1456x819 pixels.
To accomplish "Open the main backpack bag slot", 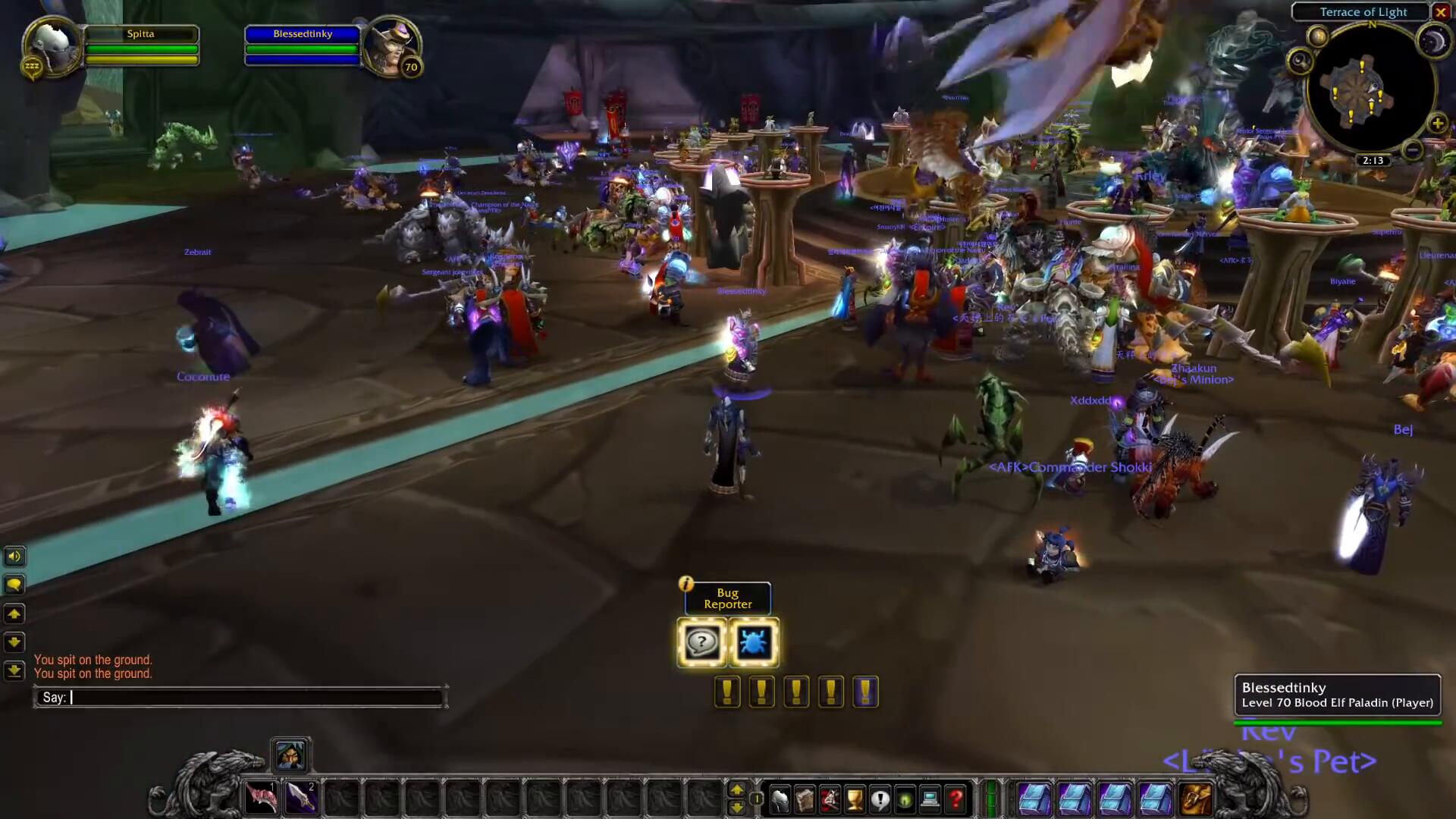I will click(1194, 799).
